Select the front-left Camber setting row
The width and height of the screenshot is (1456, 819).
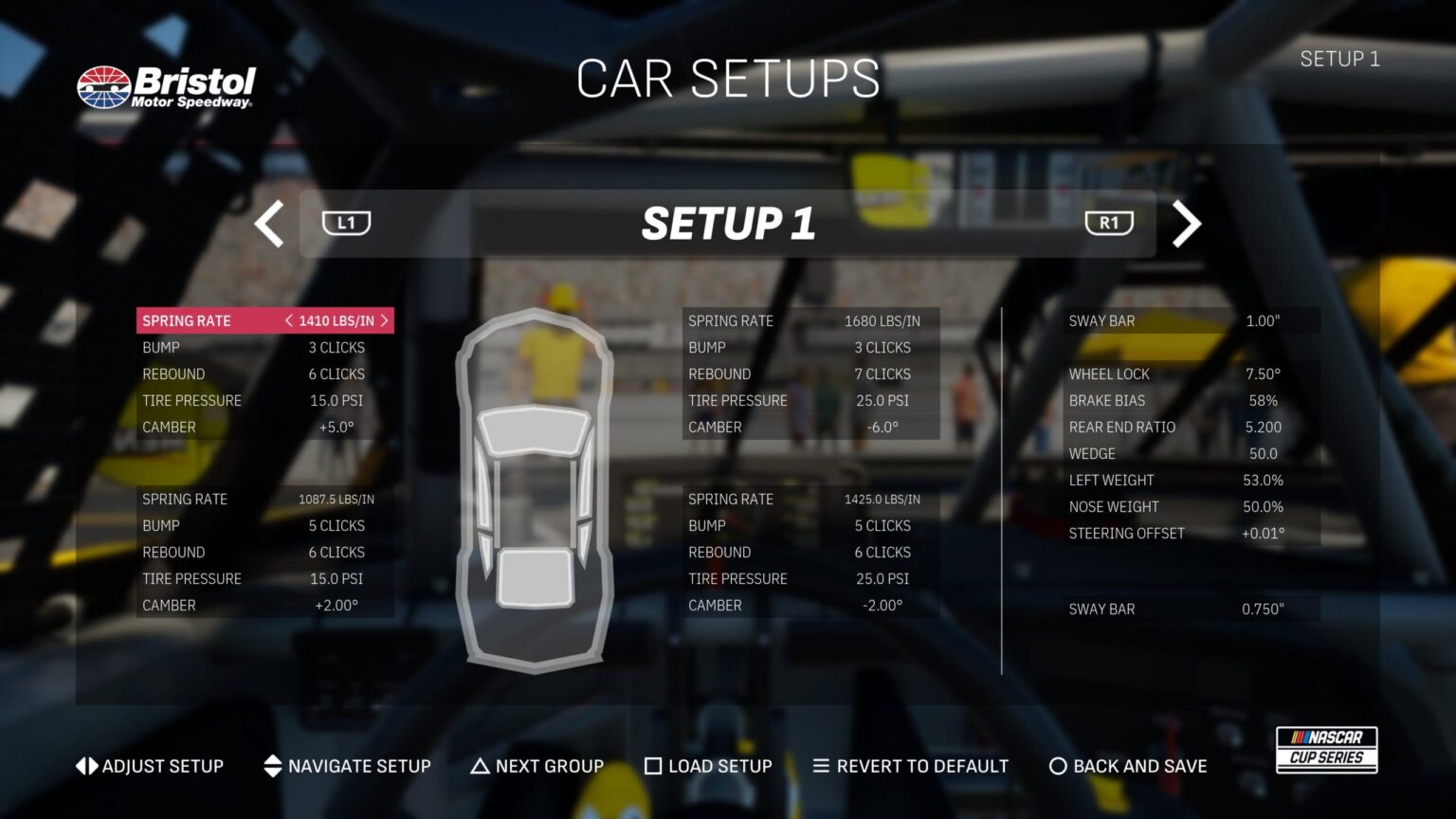[x=264, y=427]
